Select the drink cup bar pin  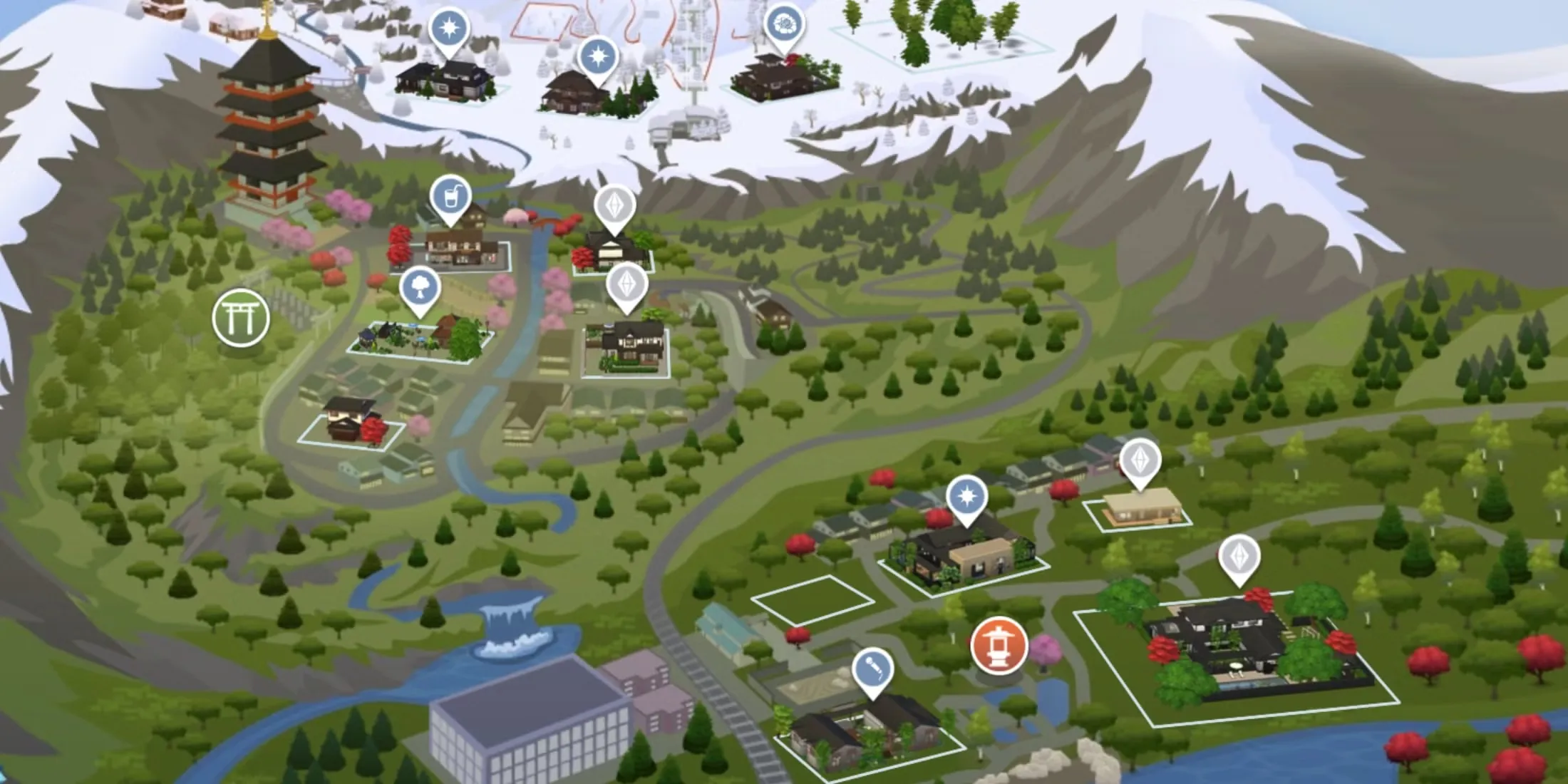[450, 195]
